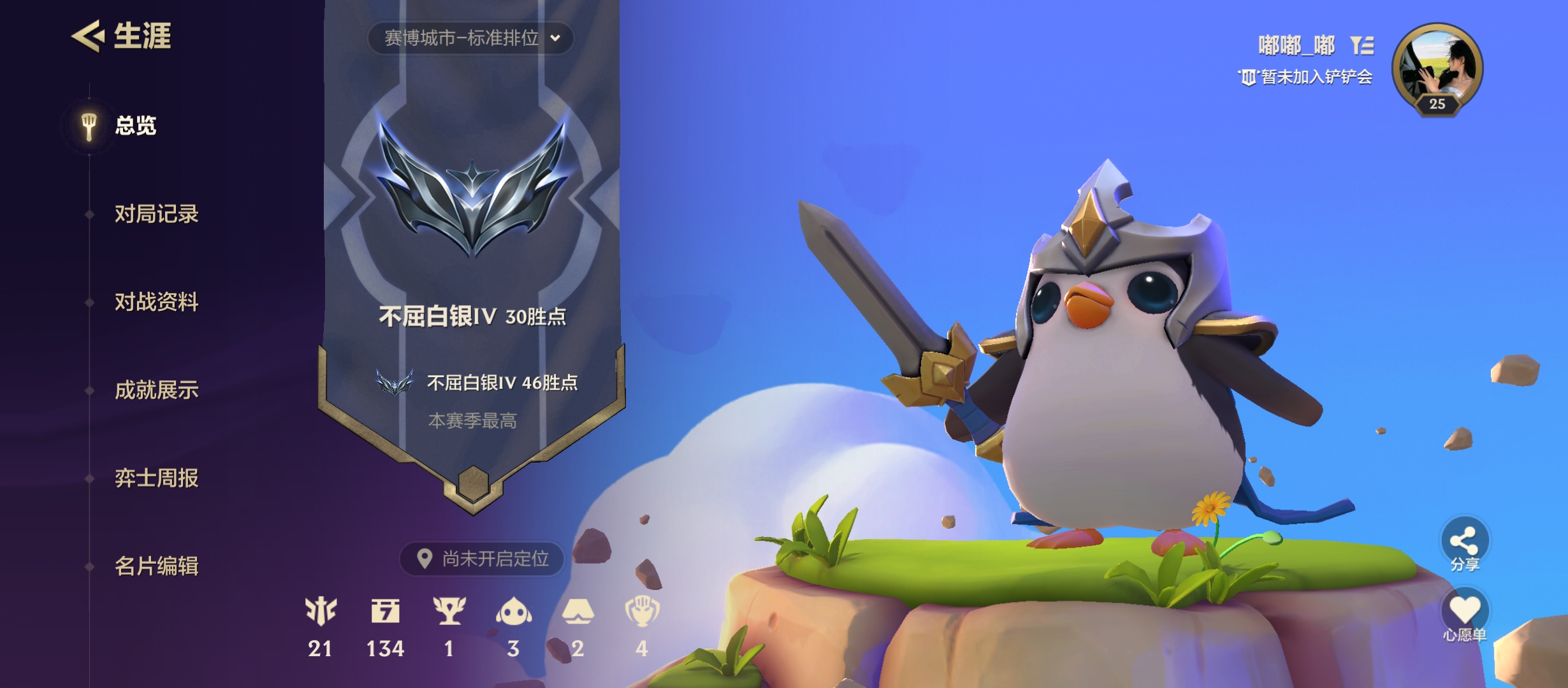Choose the 名片编辑 card editing tab
The height and width of the screenshot is (688, 1568).
click(156, 566)
